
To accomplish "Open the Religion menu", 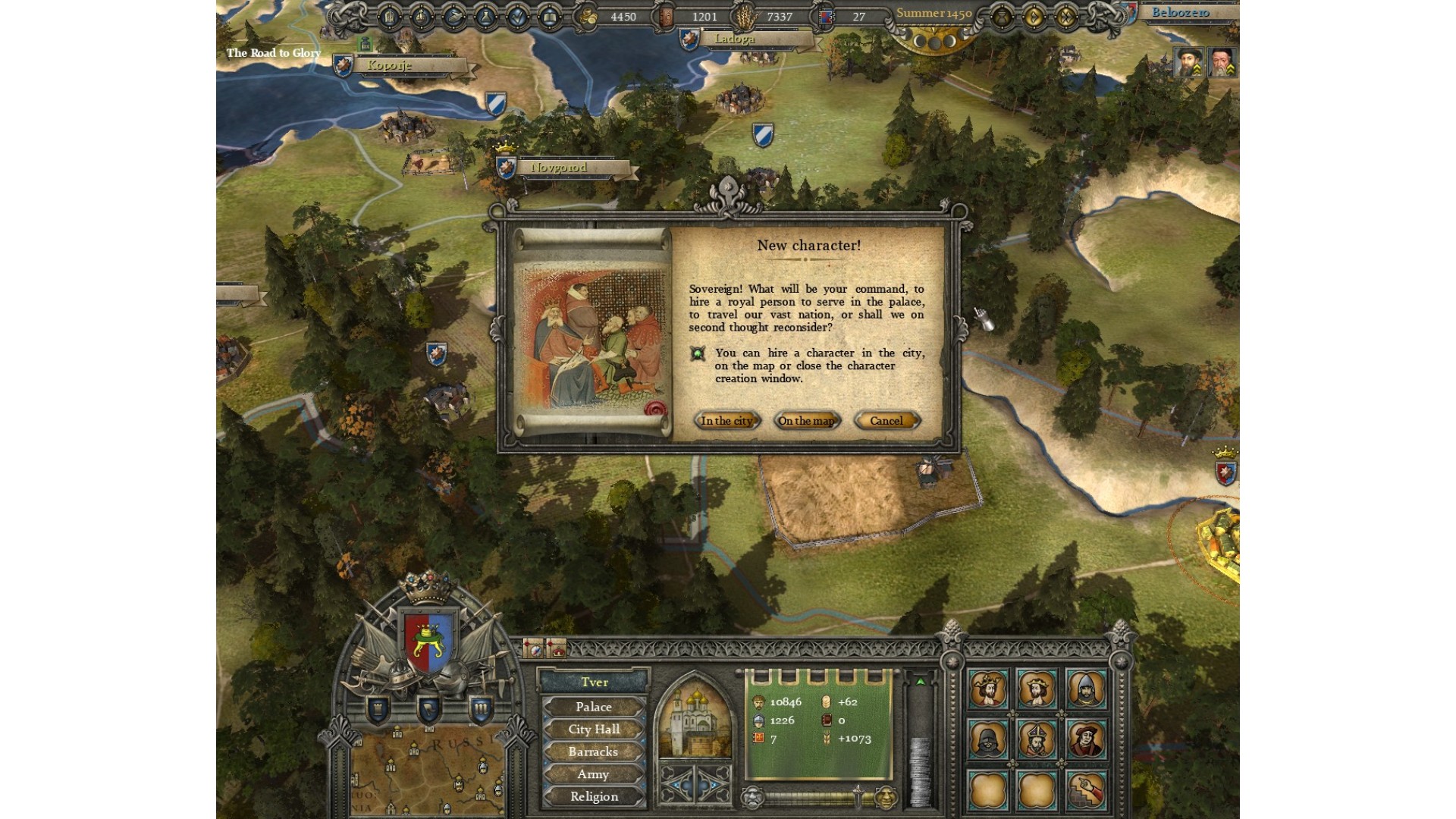I will click(x=593, y=796).
